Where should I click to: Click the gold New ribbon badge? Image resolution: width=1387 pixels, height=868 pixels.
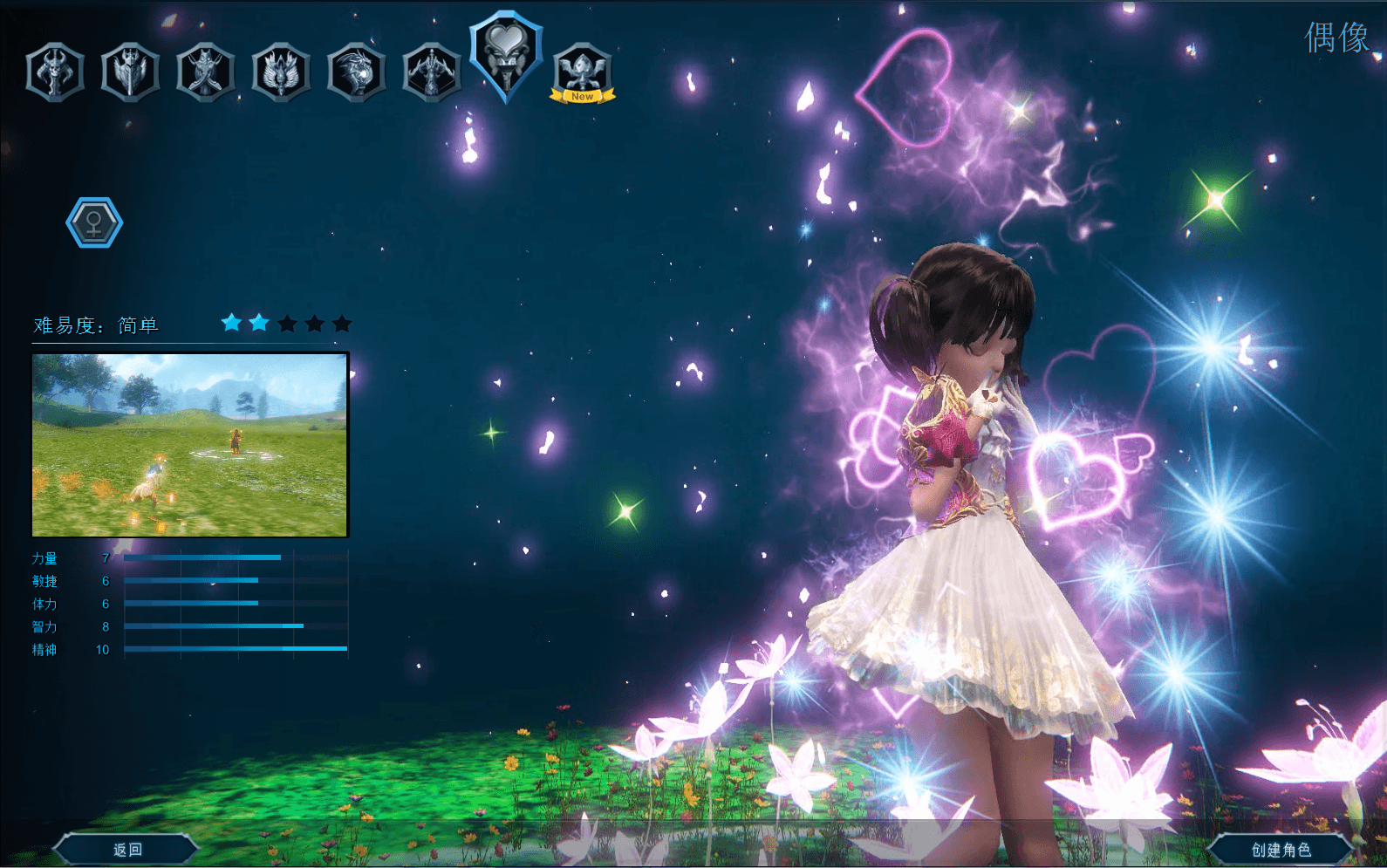[x=582, y=96]
